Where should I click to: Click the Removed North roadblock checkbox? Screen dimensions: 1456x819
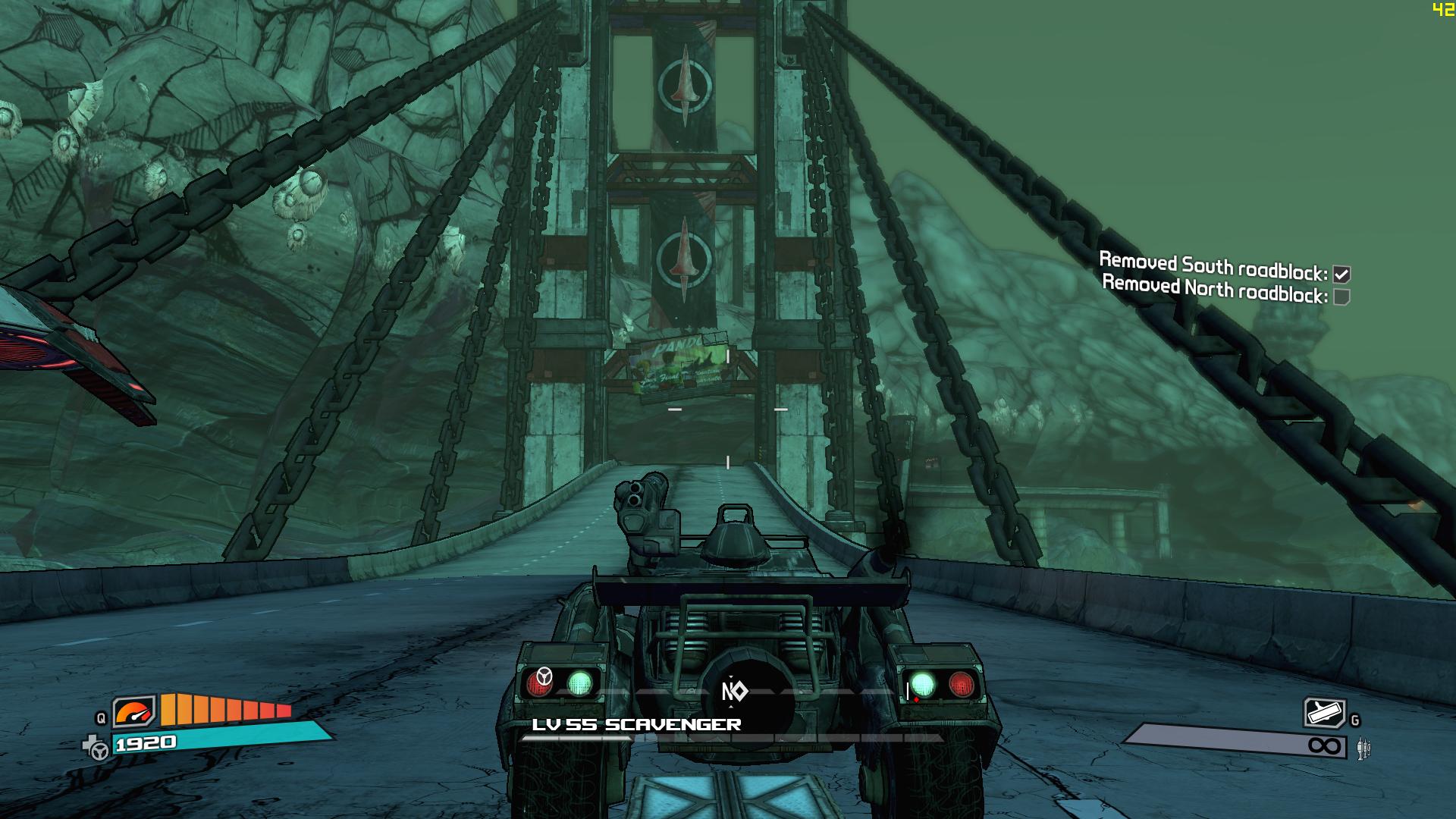click(1341, 297)
